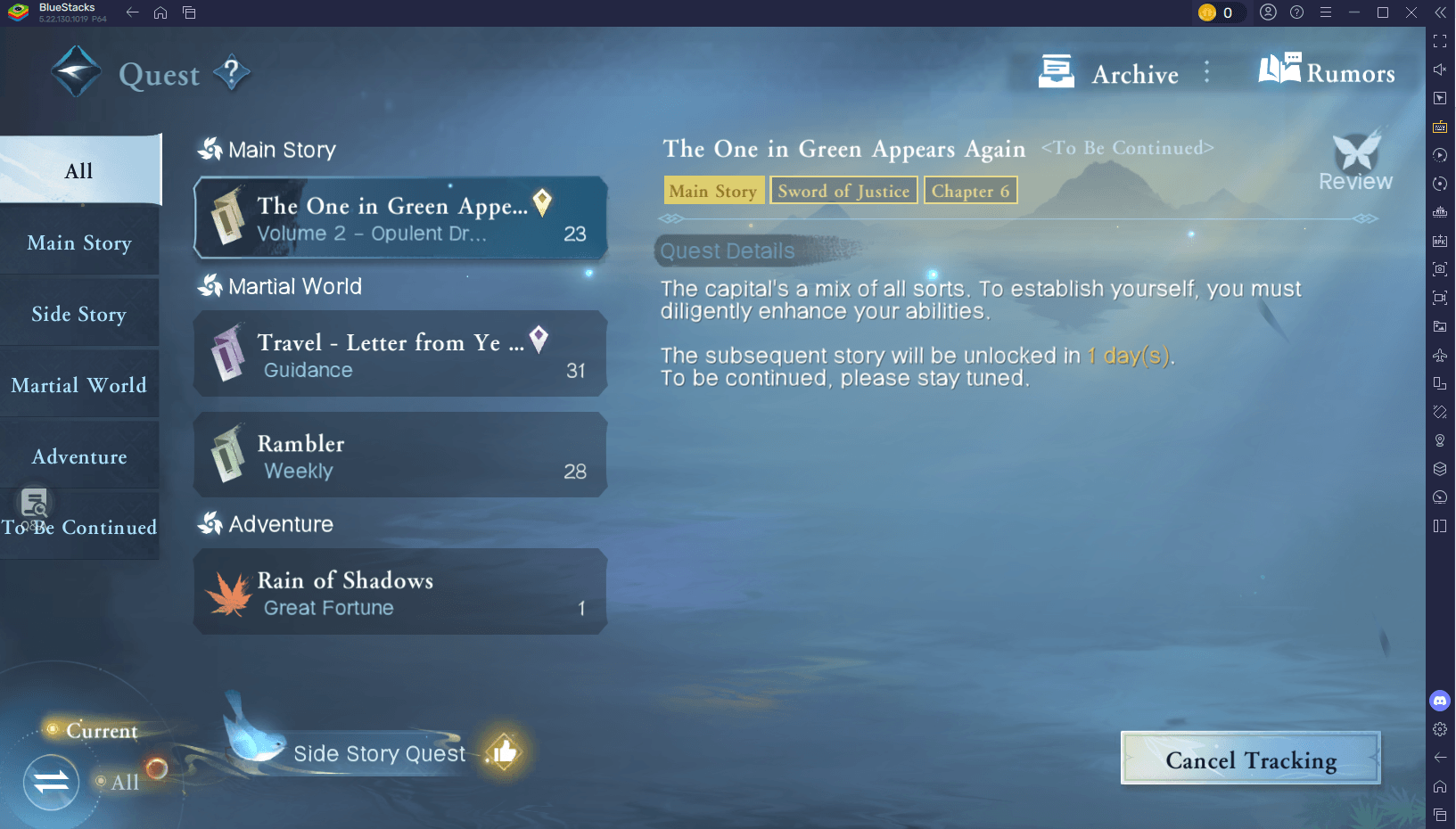Switch to the Adventure tab
The image size is (1456, 829).
click(x=78, y=456)
